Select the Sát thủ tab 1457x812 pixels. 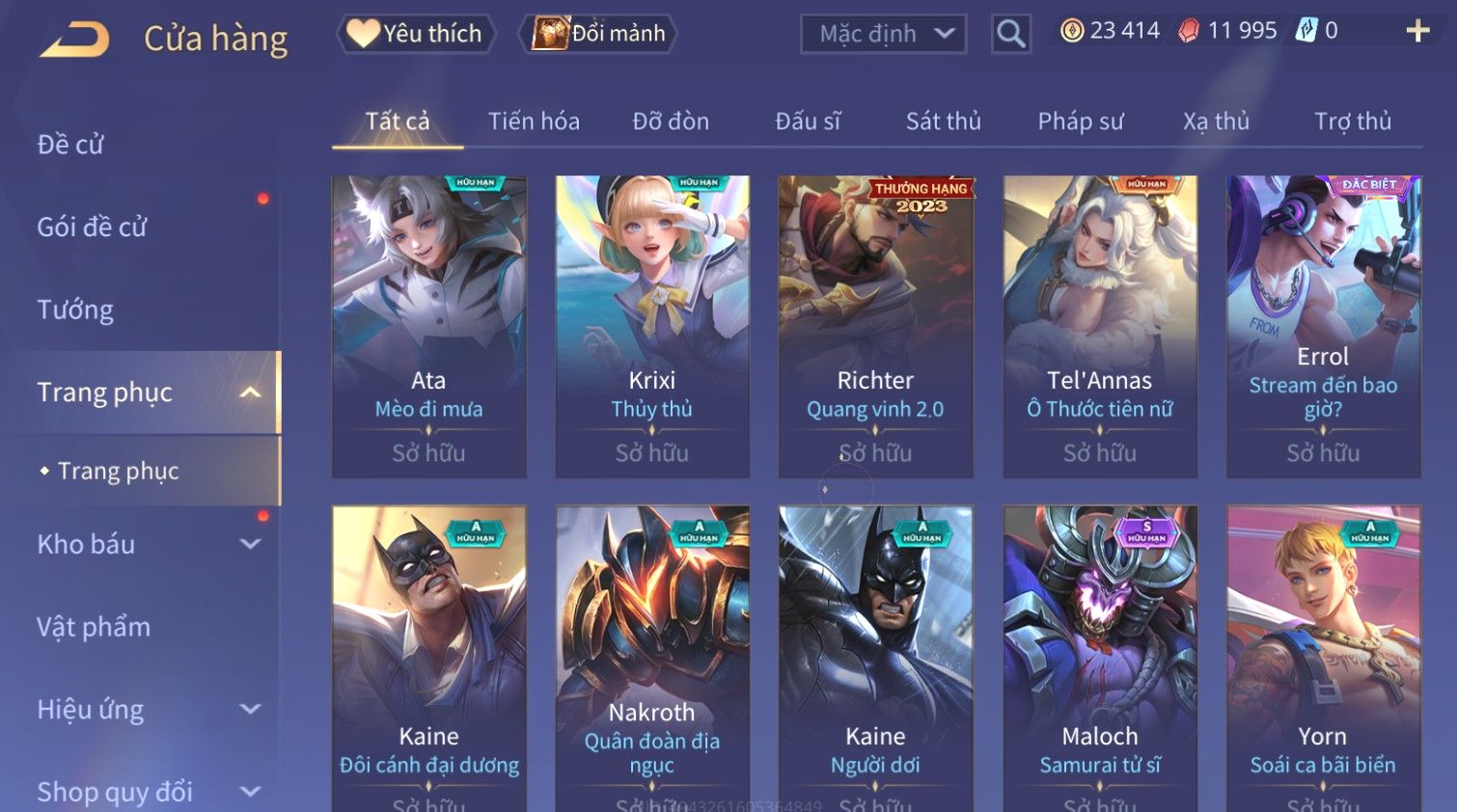pos(943,122)
